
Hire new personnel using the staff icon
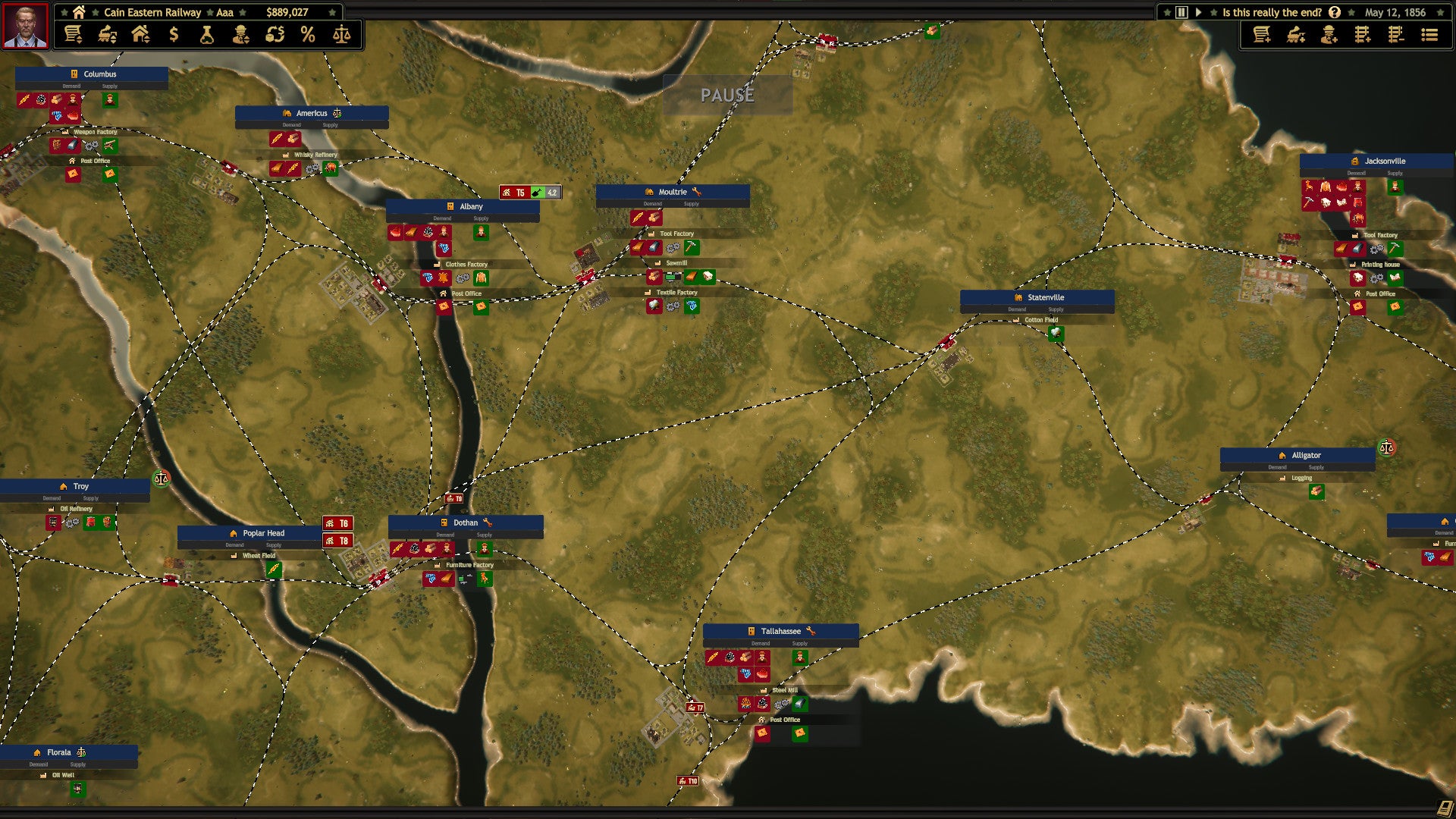pos(1330,36)
